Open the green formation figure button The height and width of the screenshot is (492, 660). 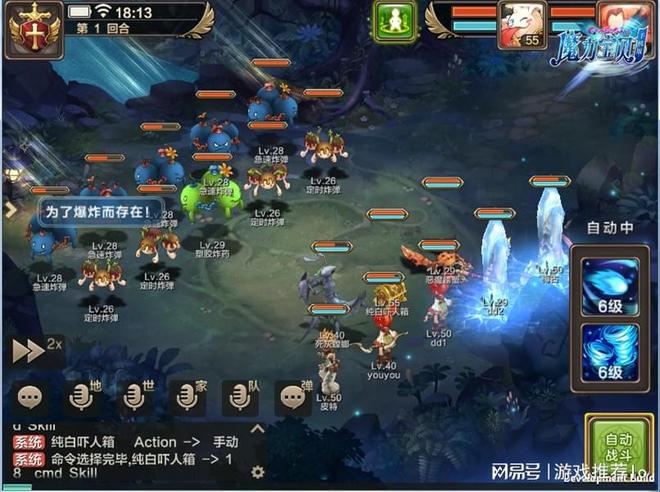pos(394,22)
